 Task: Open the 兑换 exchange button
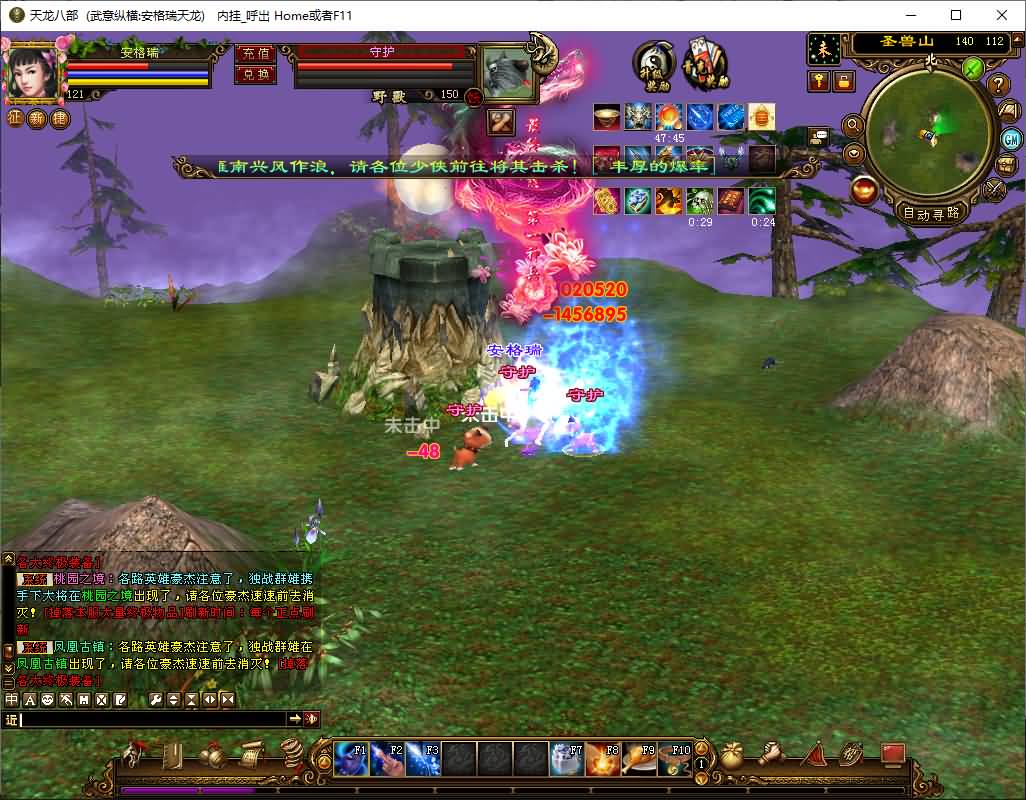255,74
